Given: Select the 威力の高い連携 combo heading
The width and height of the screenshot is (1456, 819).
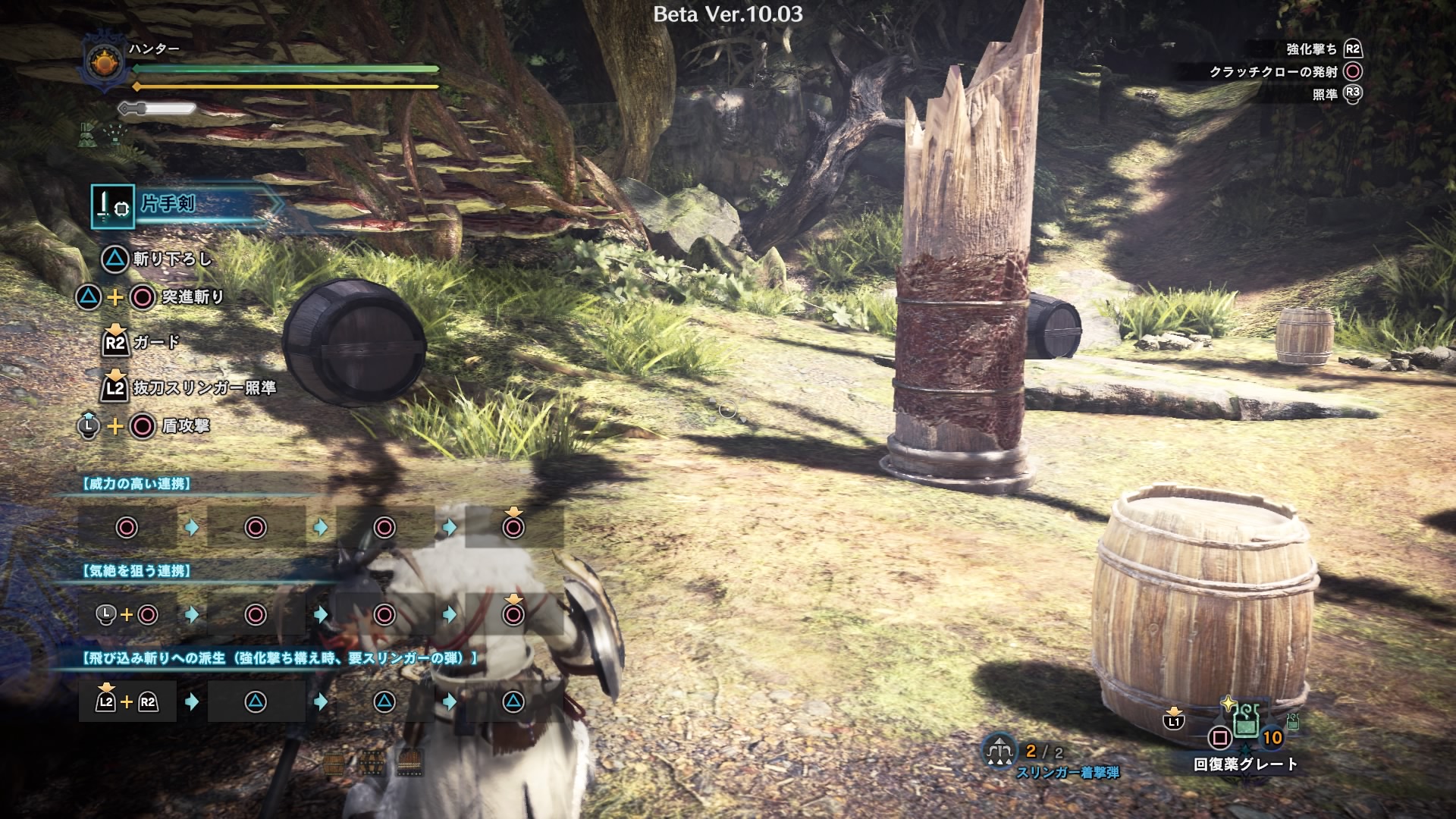Looking at the screenshot, I should coord(136,484).
